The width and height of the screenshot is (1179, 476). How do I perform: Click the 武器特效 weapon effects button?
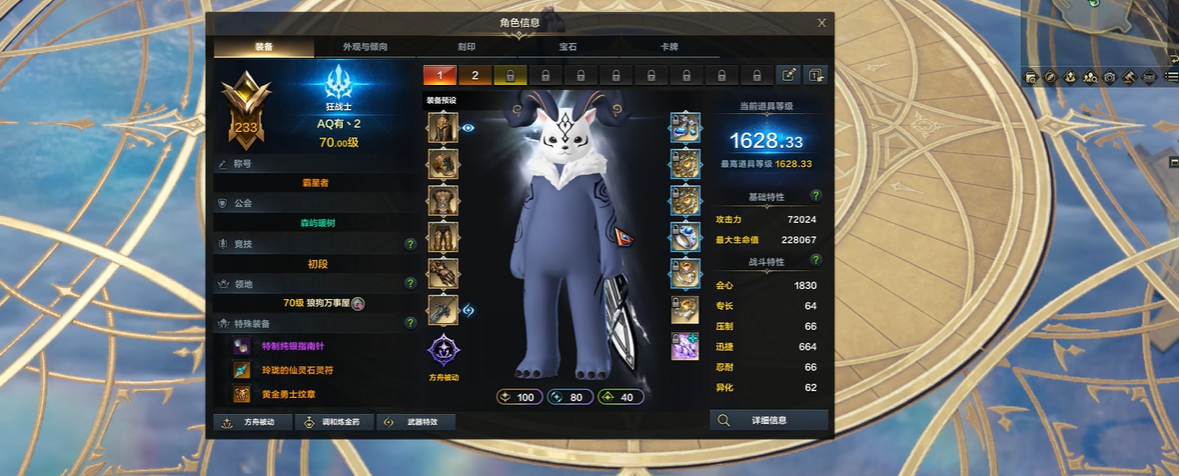point(416,422)
